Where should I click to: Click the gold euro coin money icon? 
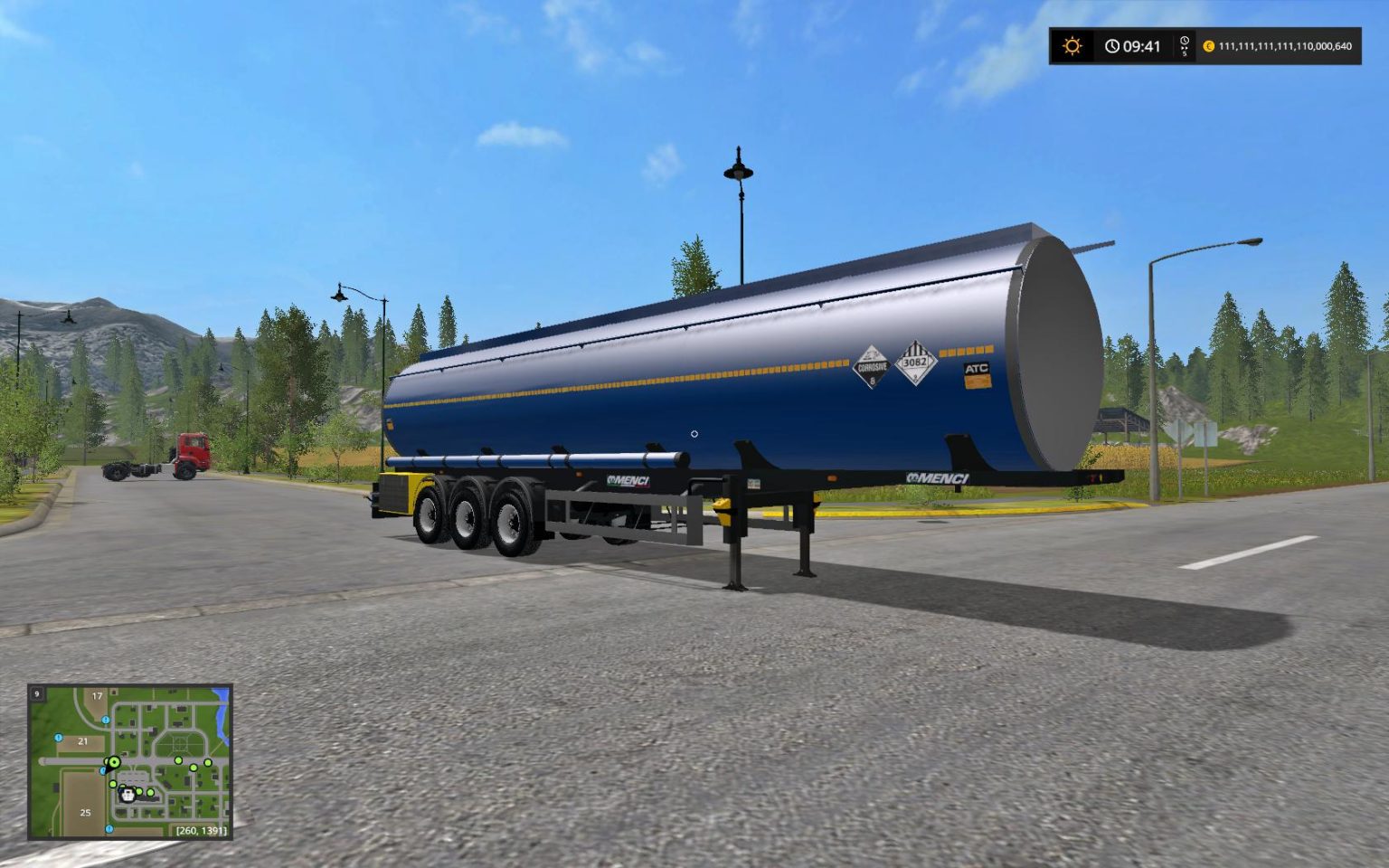point(1212,46)
